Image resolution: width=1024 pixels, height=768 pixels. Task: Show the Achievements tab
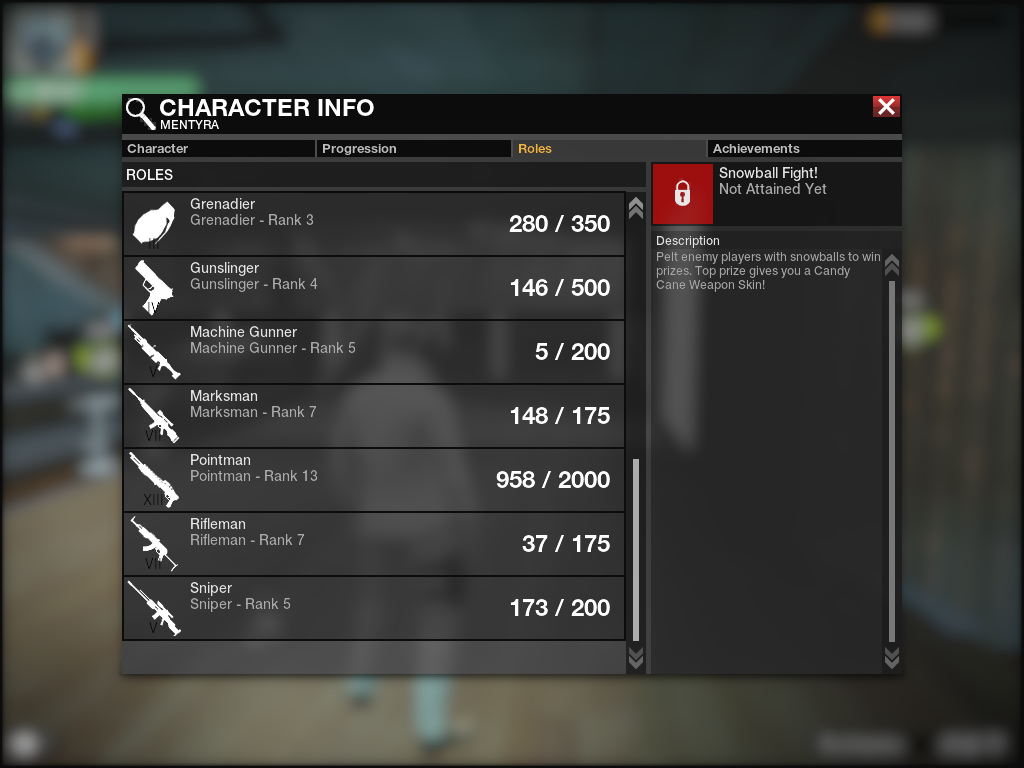click(803, 149)
